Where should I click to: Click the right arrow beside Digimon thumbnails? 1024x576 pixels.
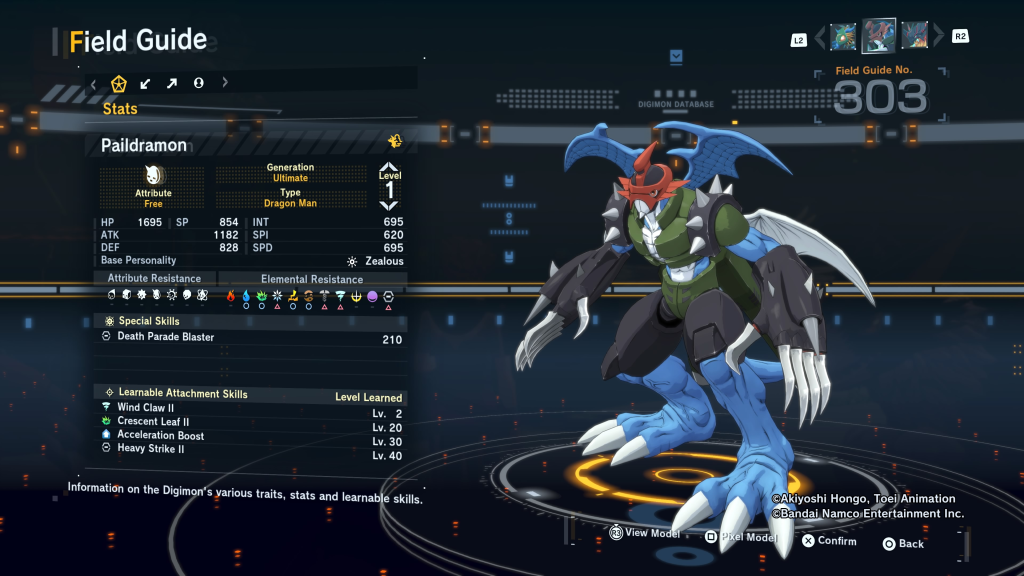coord(938,38)
